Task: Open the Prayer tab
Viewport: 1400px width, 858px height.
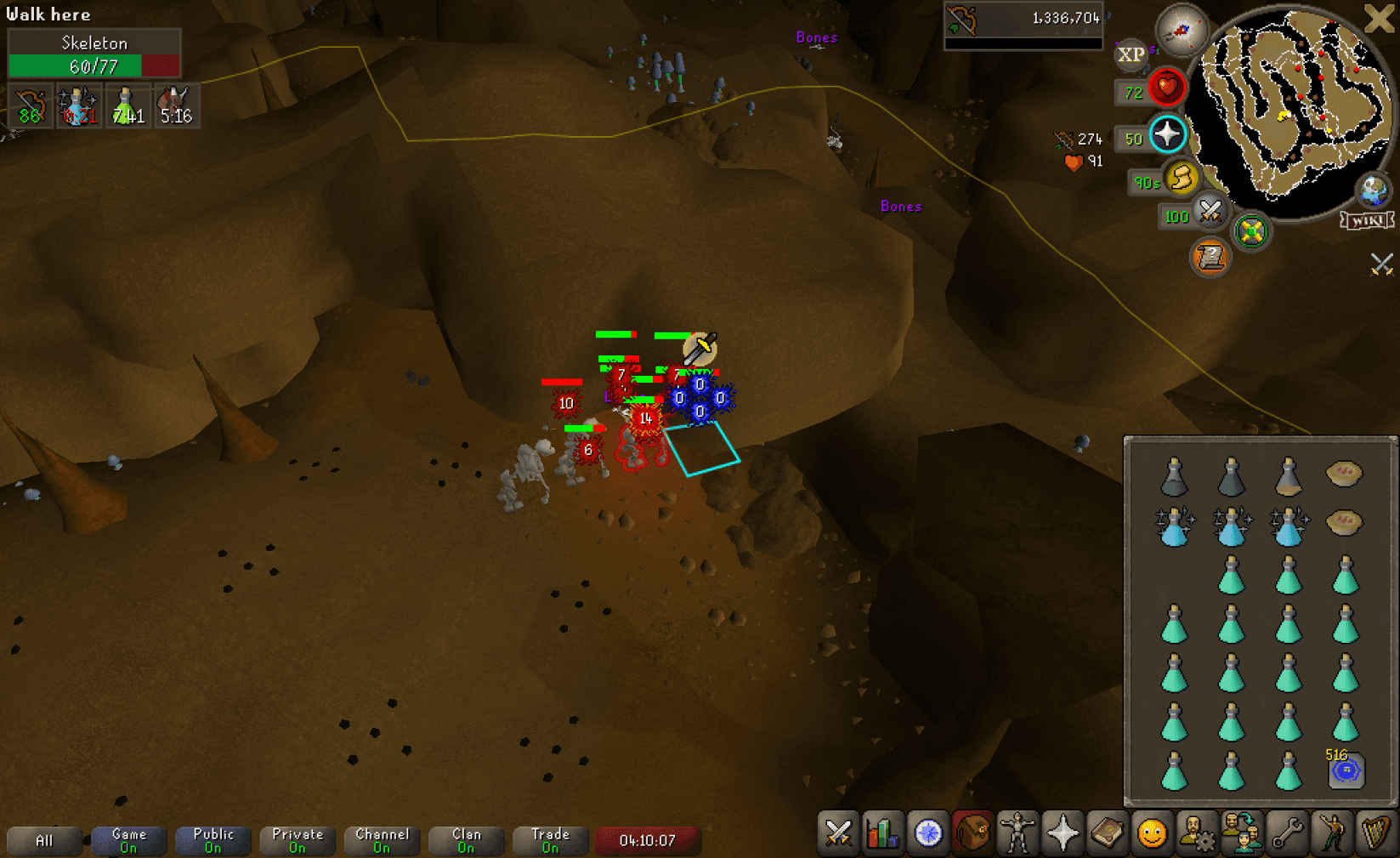Action: pos(1063,833)
